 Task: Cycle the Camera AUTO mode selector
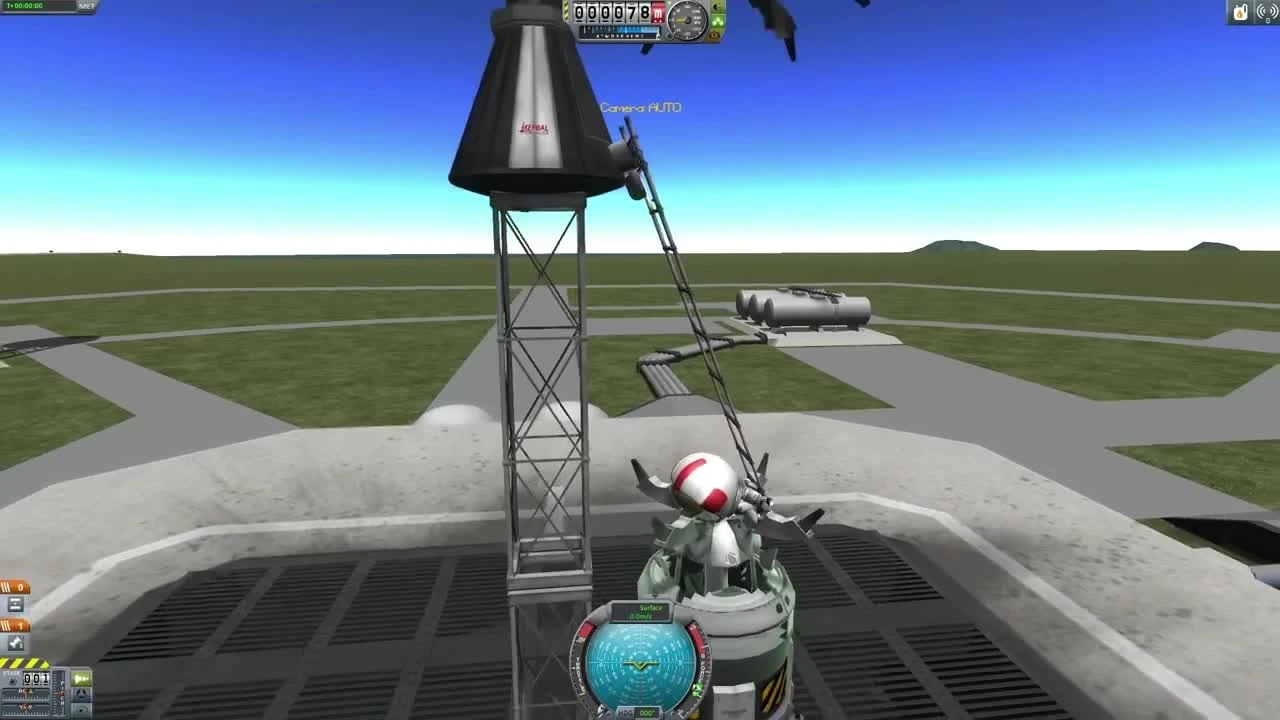pyautogui.click(x=640, y=108)
